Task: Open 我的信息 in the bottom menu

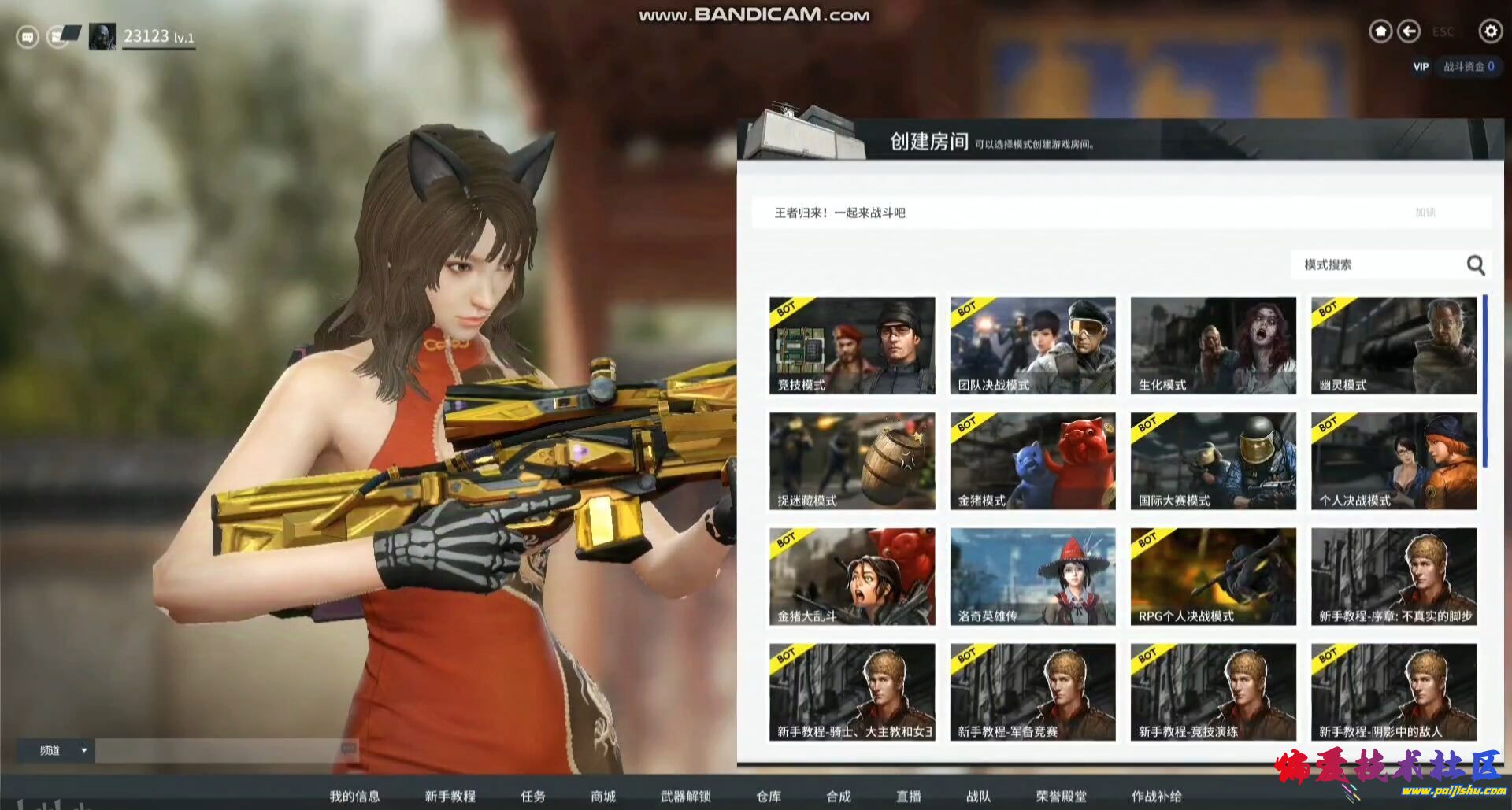Action: pos(354,796)
